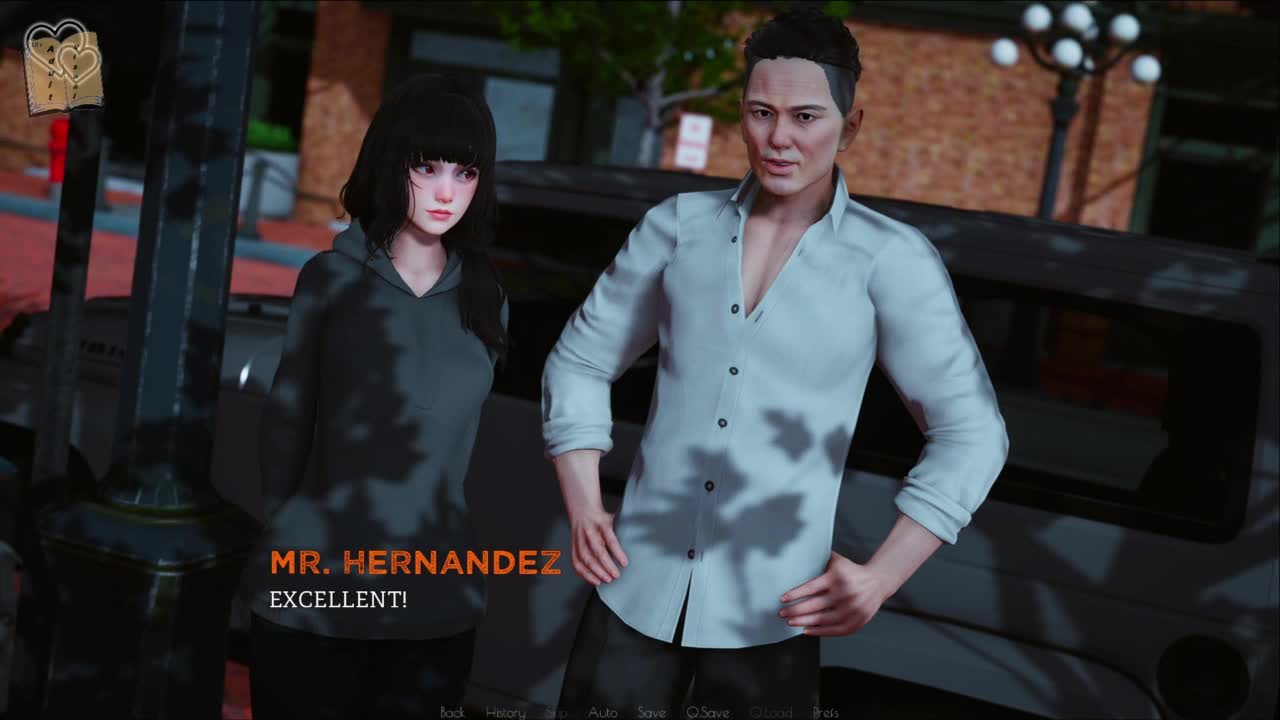The image size is (1280, 720).
Task: Go back one line with Back
Action: tap(452, 712)
